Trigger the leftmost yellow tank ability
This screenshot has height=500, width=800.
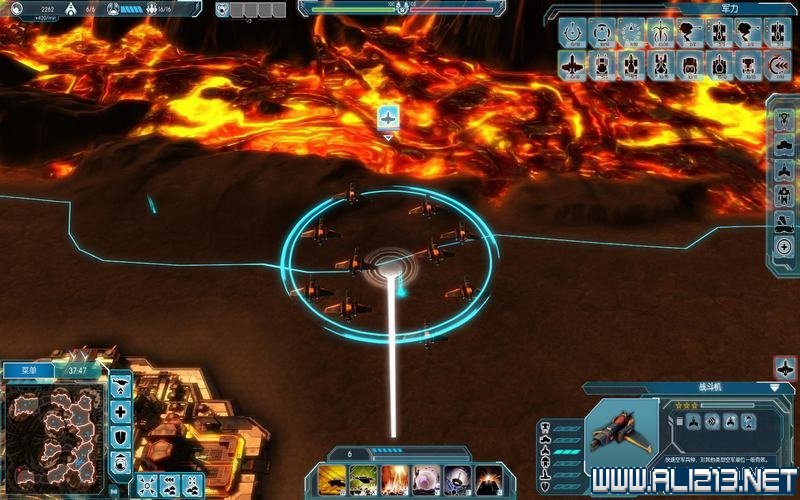point(332,479)
